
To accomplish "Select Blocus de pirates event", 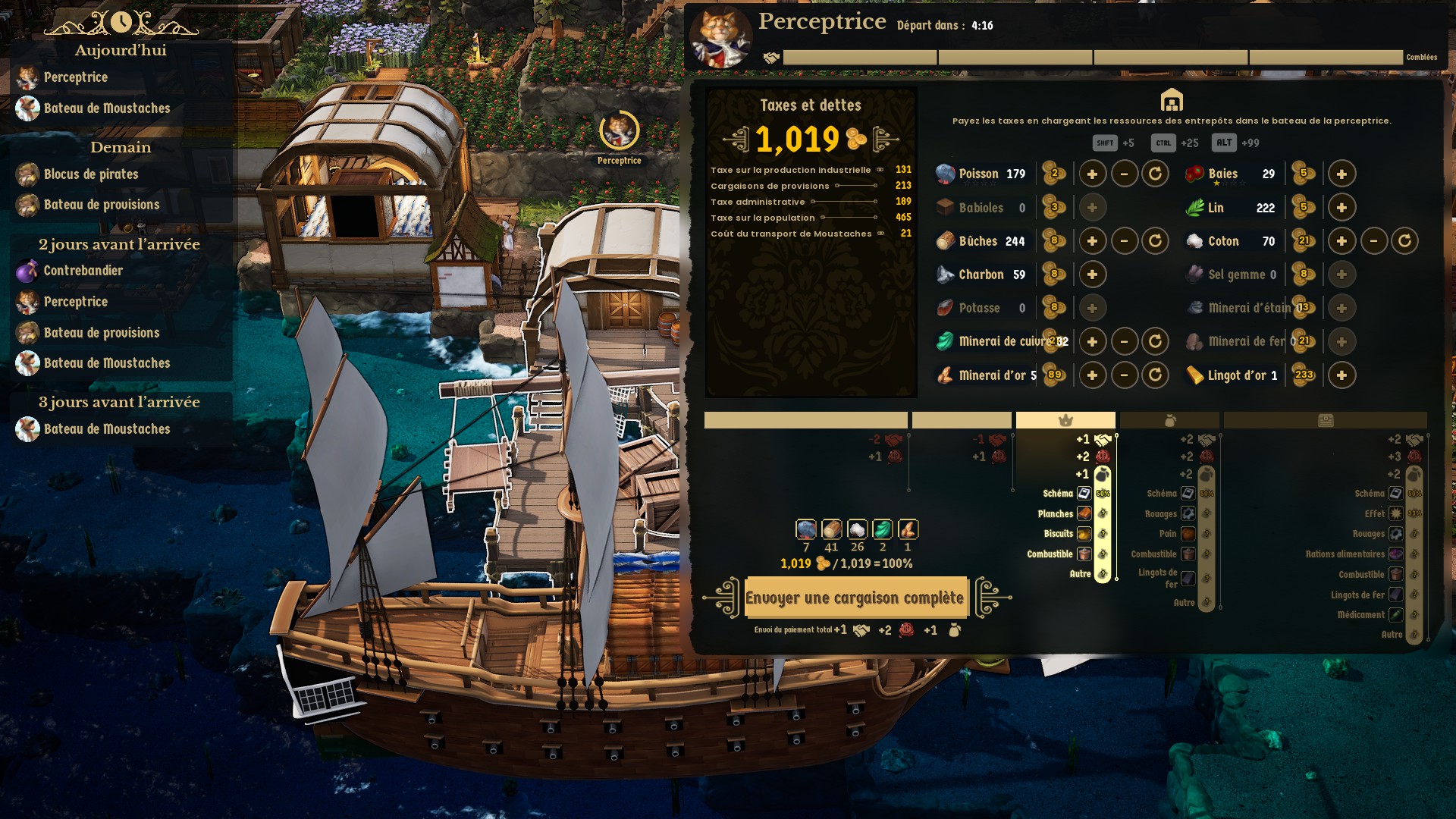I will (90, 174).
